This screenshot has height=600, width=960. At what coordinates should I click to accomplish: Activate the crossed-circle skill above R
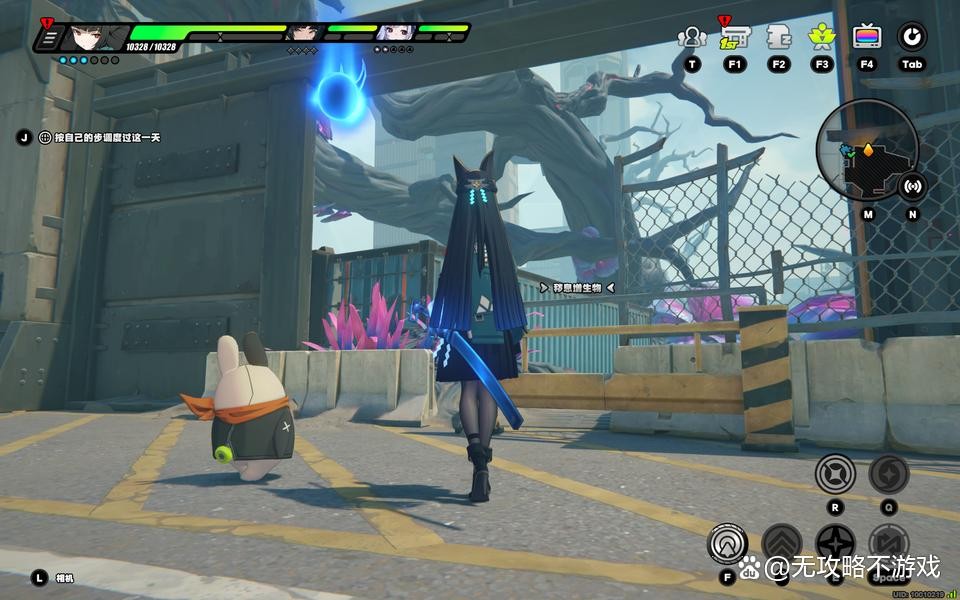(x=835, y=474)
